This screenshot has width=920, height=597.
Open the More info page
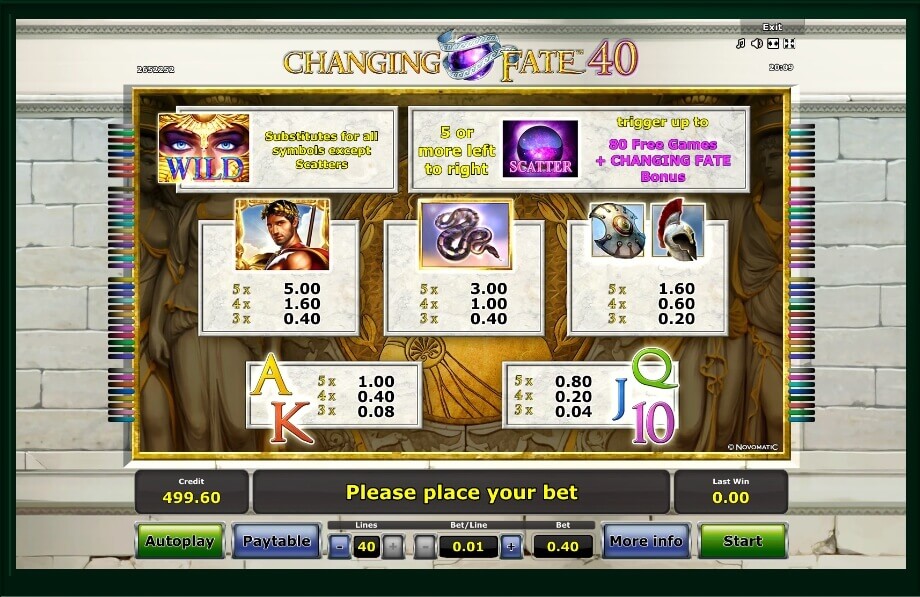coord(645,541)
